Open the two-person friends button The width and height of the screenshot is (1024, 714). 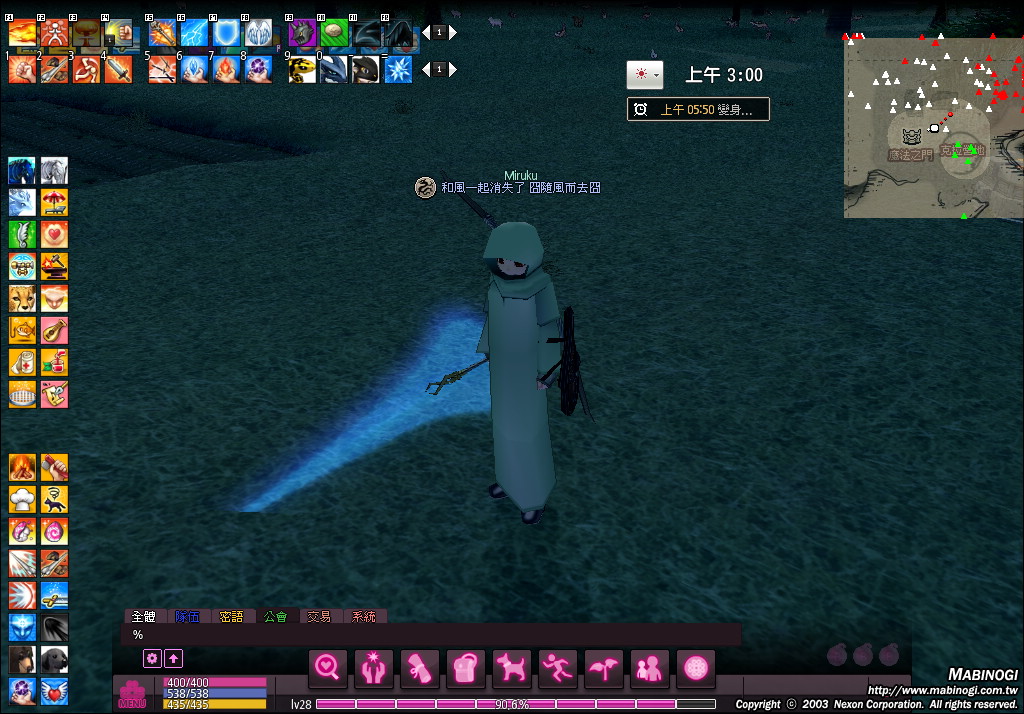click(x=650, y=667)
